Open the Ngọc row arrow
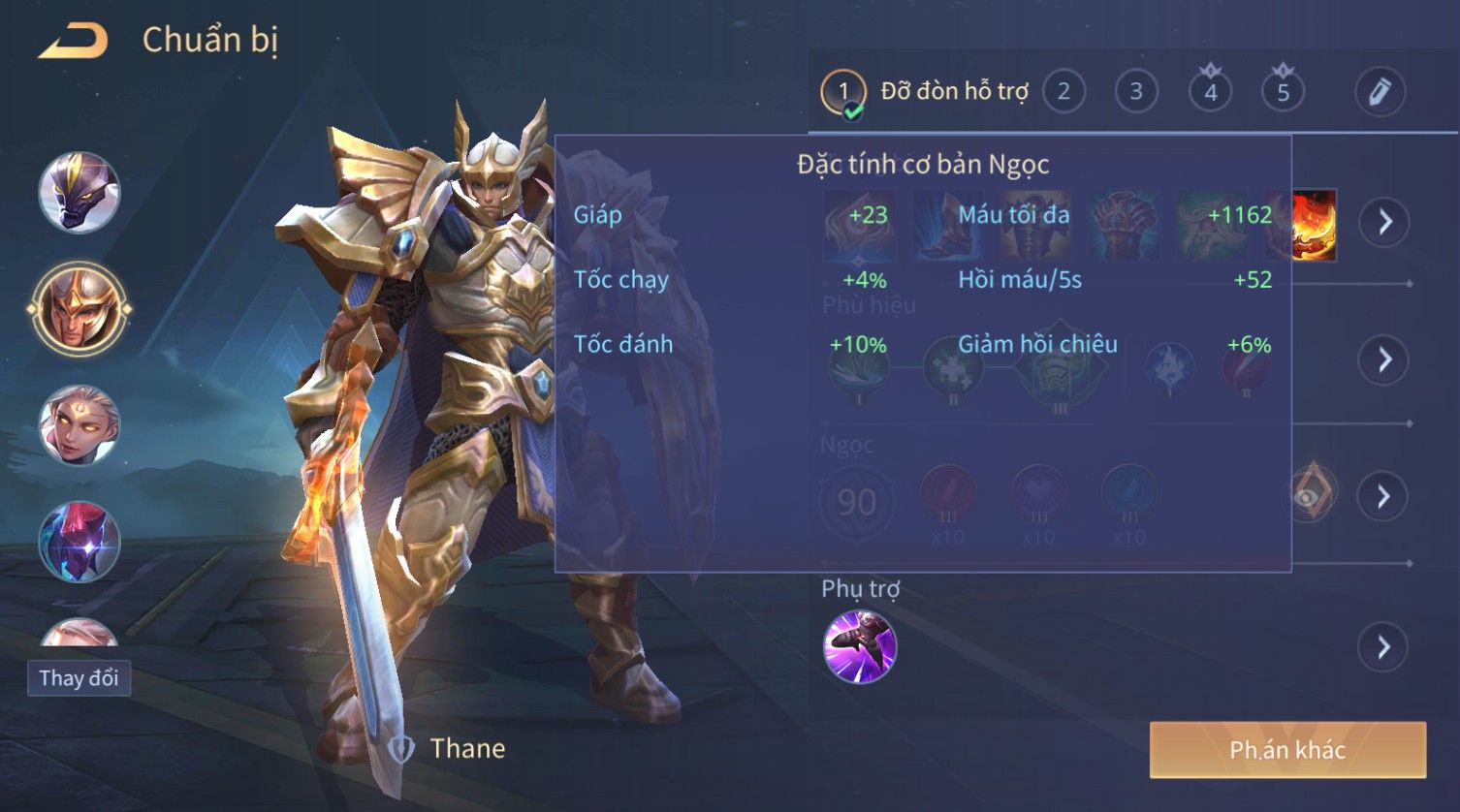Image resolution: width=1460 pixels, height=812 pixels. (x=1384, y=497)
